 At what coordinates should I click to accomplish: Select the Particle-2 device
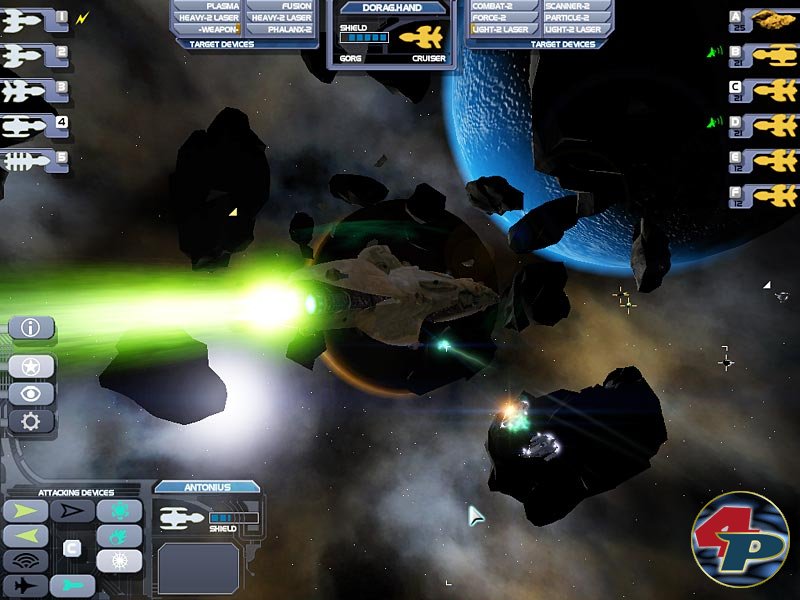(572, 18)
